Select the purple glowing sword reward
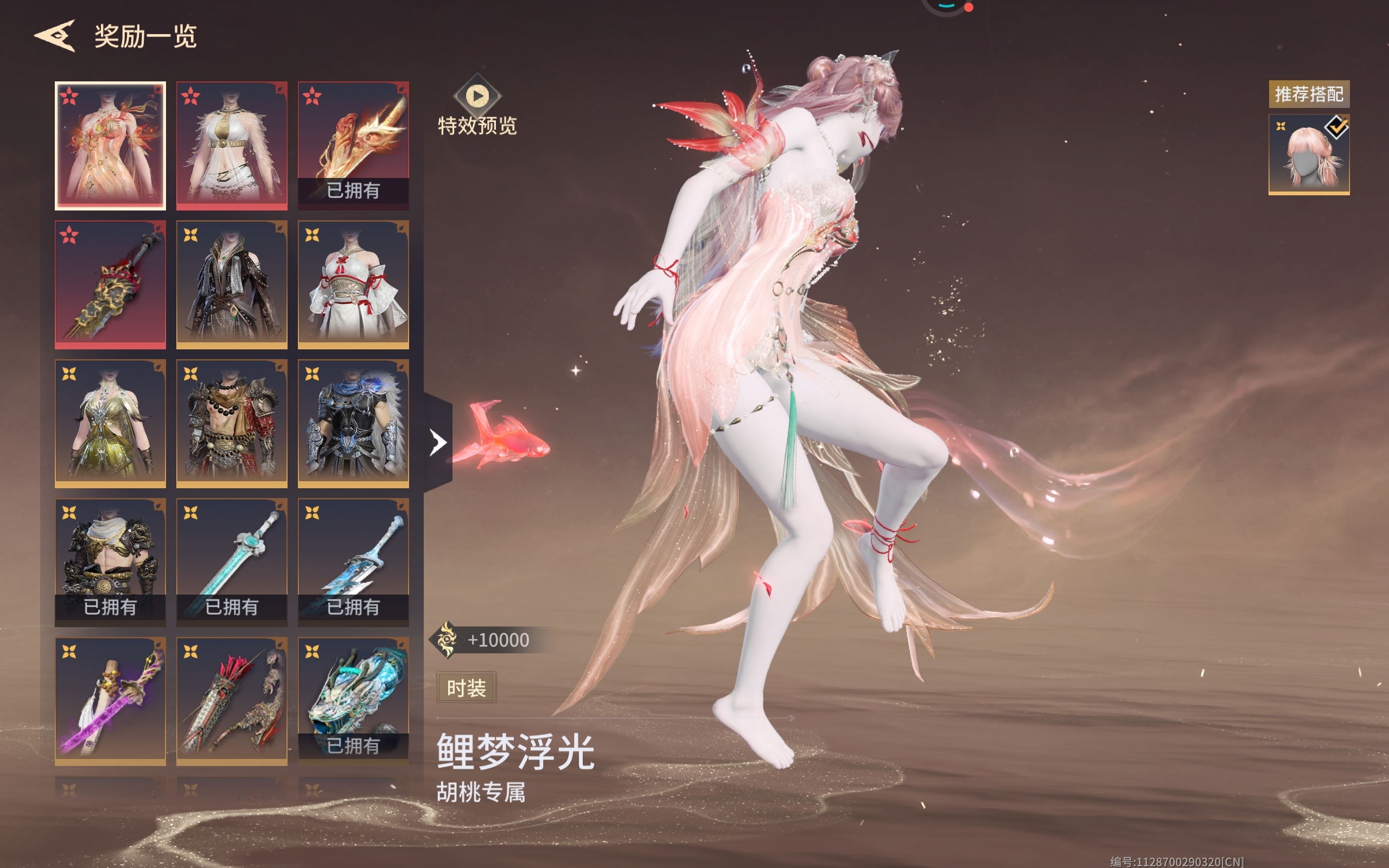 click(110, 701)
